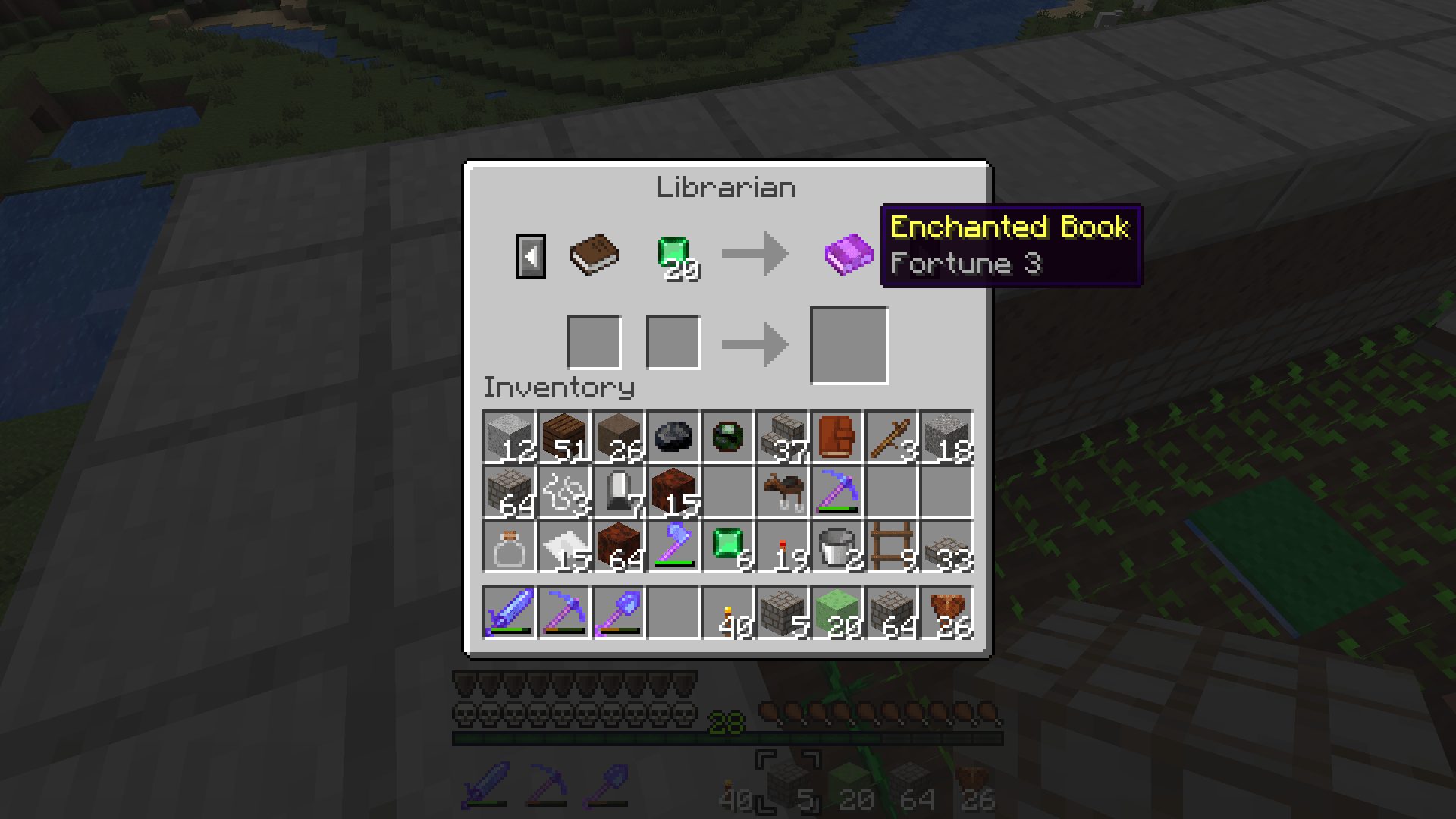
Task: Select the stack of 9 ladders
Action: 891,546
